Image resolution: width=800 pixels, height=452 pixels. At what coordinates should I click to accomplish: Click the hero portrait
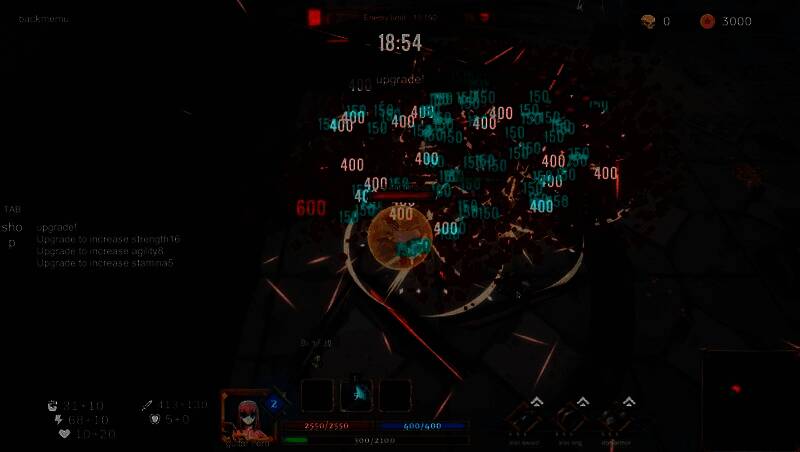coord(246,415)
